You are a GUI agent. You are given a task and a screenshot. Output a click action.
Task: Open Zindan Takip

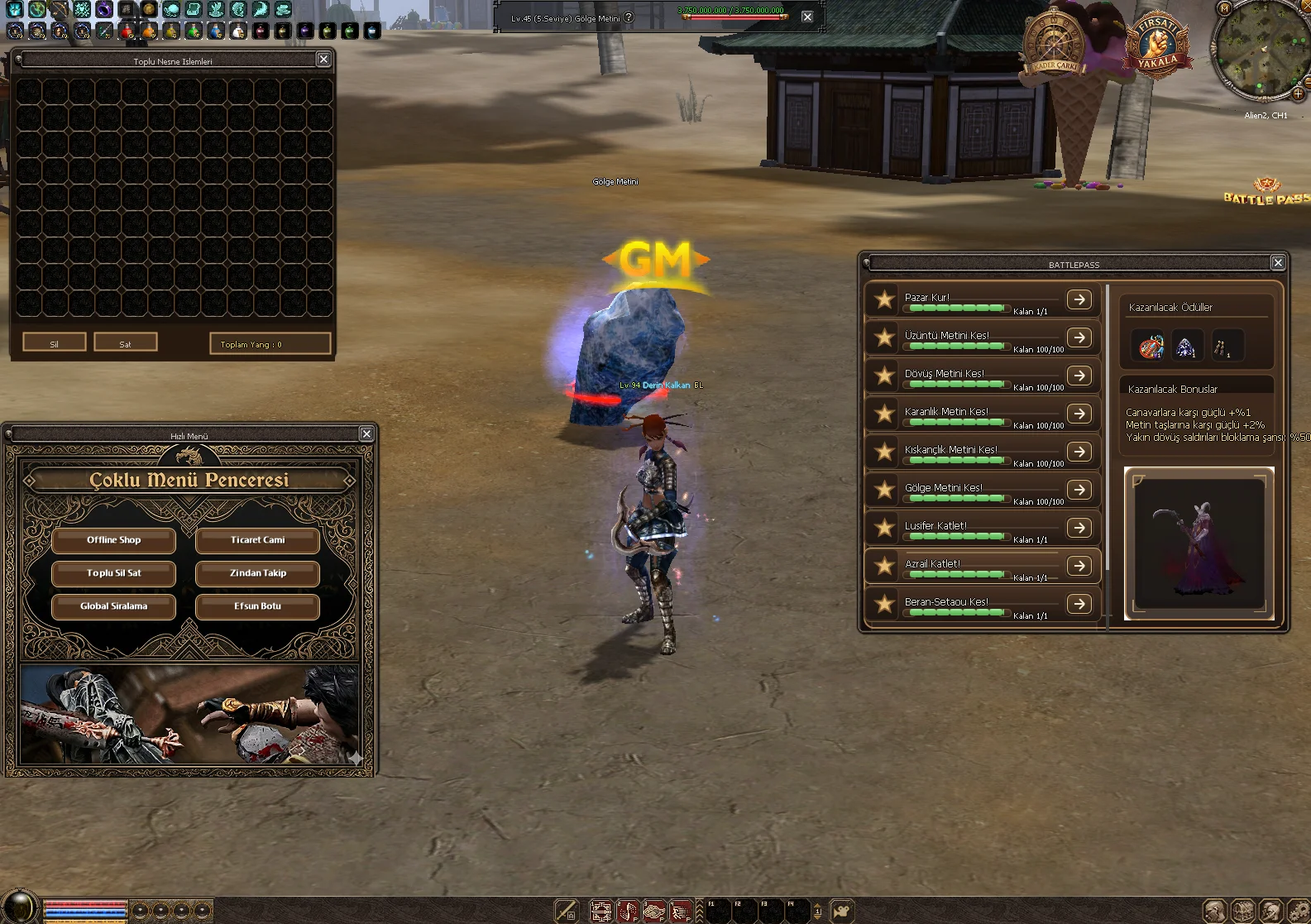[257, 573]
